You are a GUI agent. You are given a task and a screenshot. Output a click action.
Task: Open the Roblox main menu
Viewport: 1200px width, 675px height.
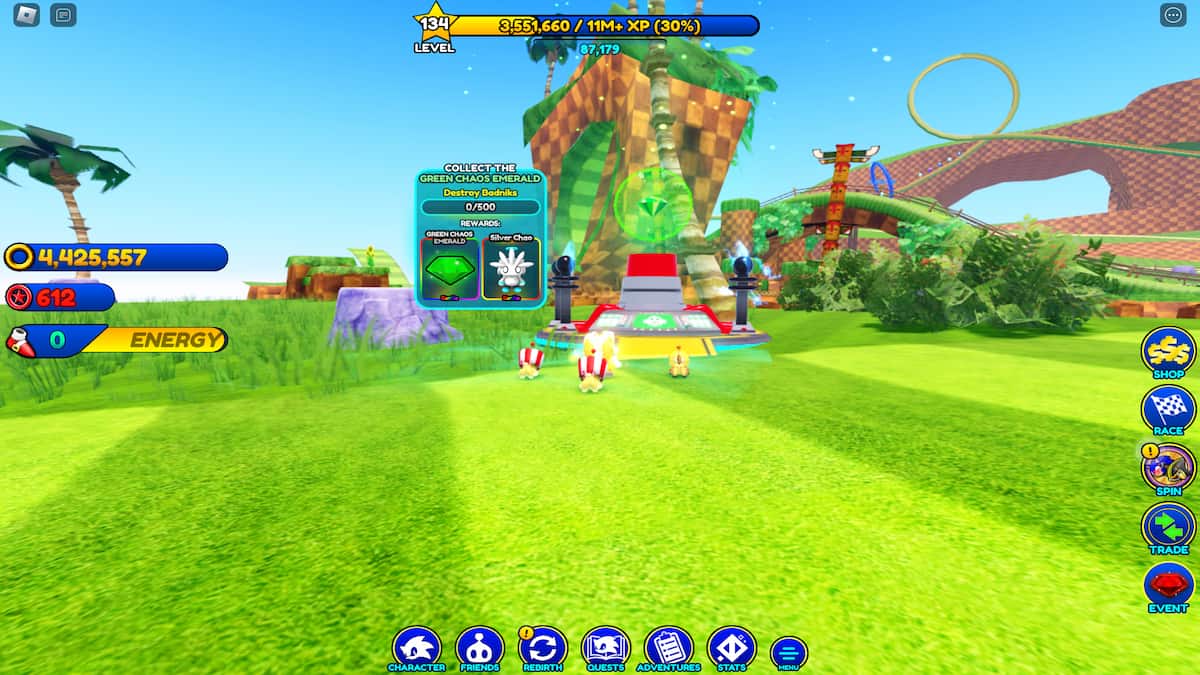point(27,15)
